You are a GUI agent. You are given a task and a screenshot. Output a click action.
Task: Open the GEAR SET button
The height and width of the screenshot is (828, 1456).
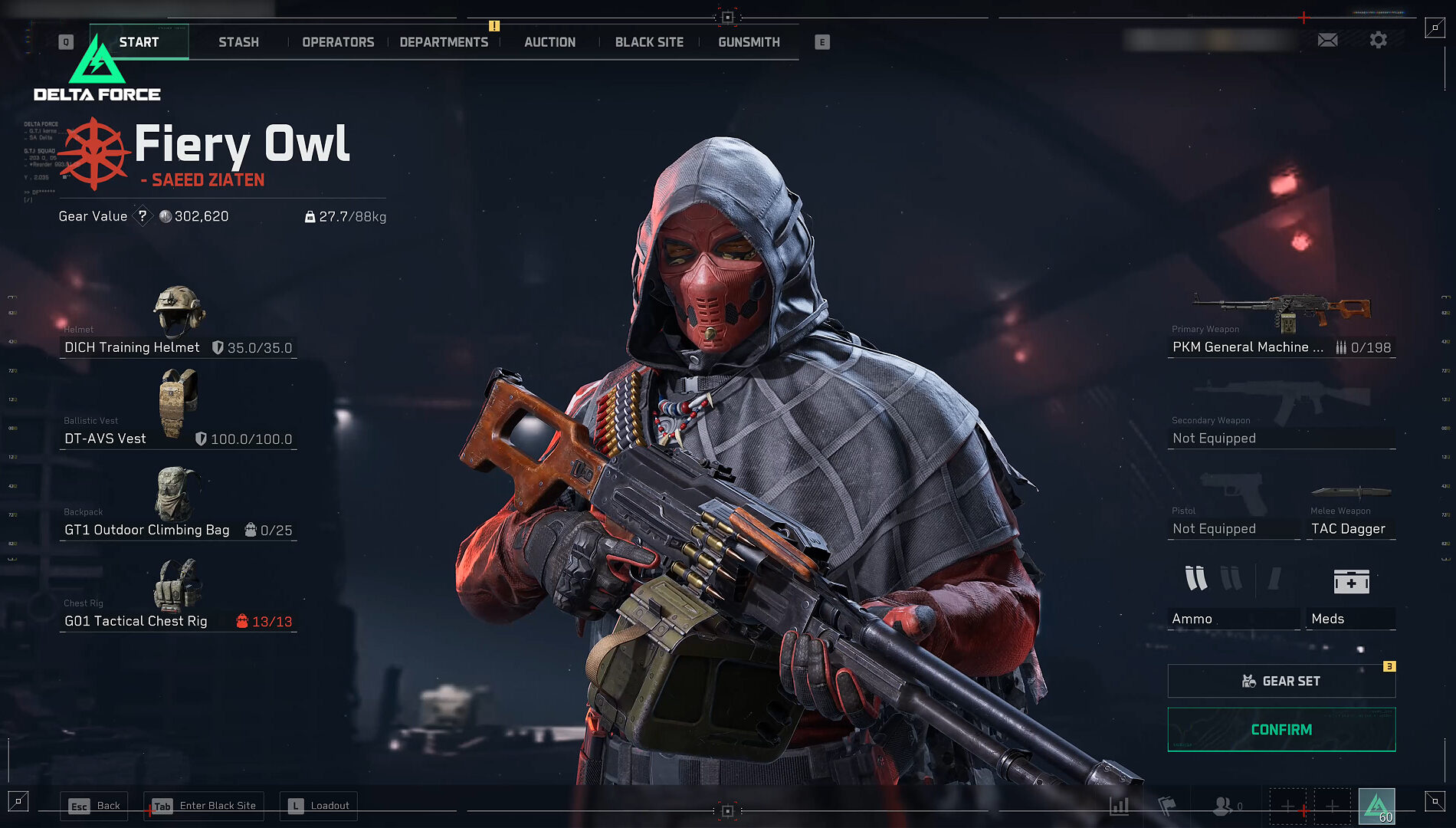tap(1281, 681)
